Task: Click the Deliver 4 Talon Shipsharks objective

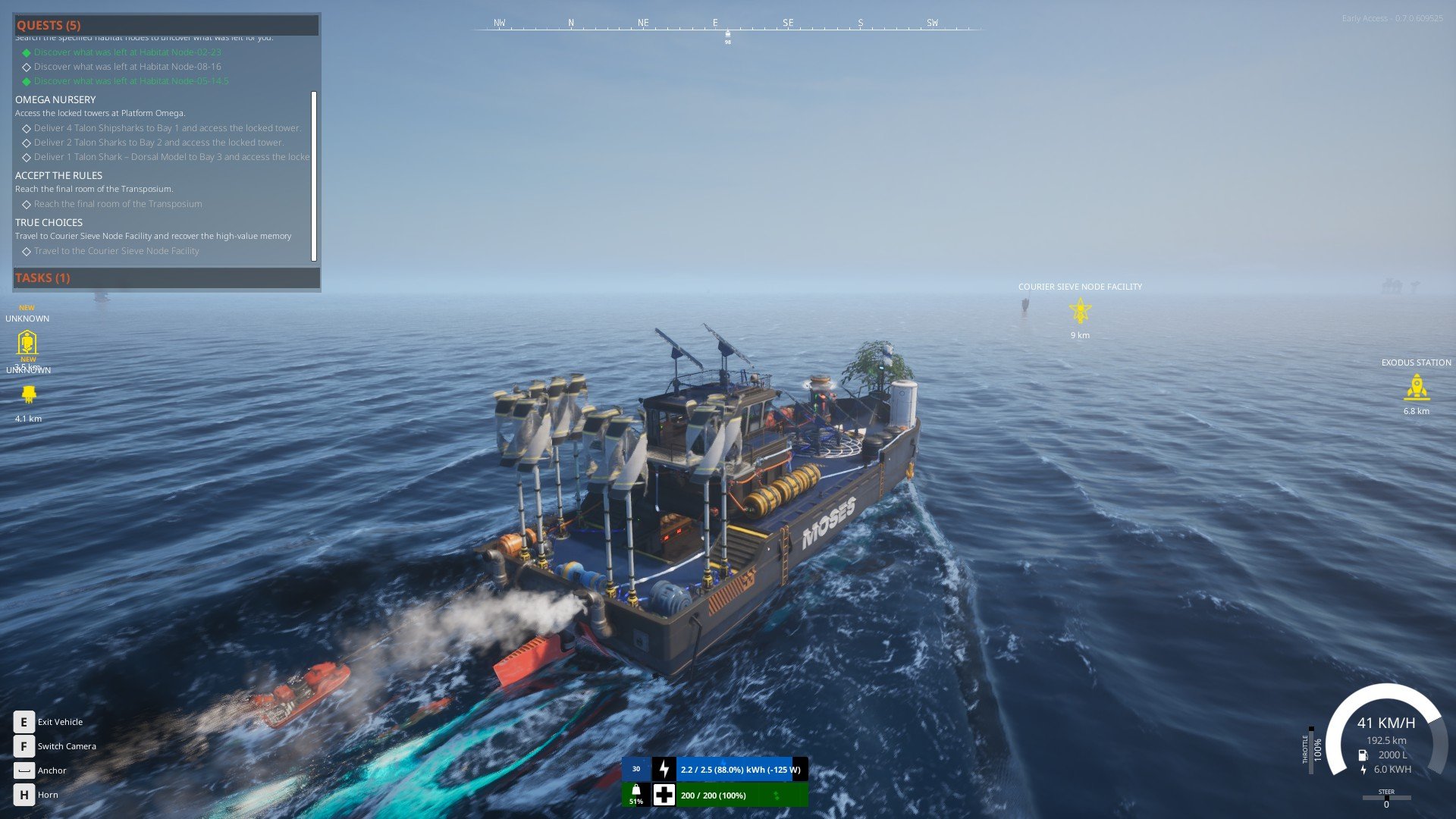Action: click(x=167, y=128)
